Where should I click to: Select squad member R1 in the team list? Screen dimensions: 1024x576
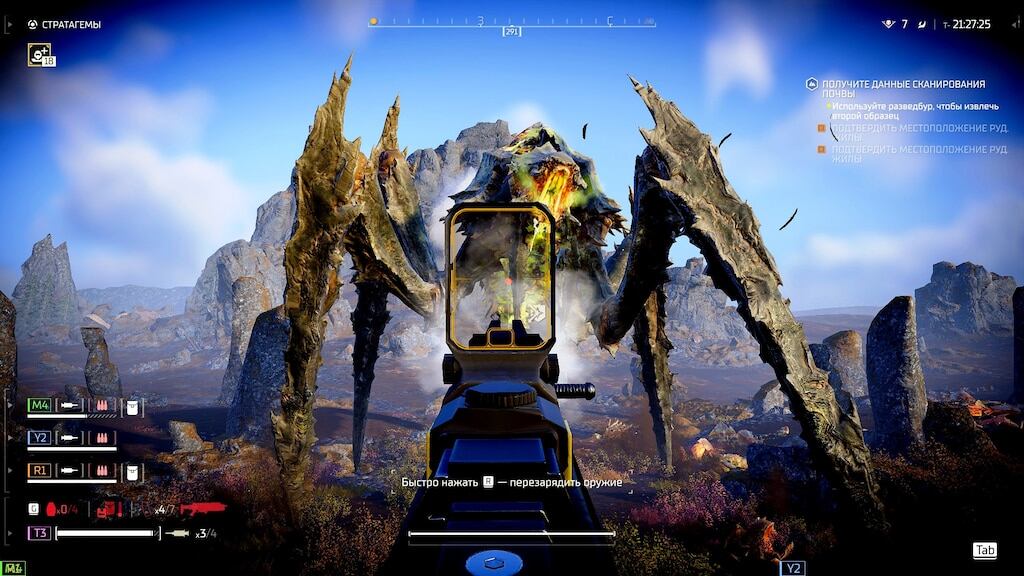[39, 469]
